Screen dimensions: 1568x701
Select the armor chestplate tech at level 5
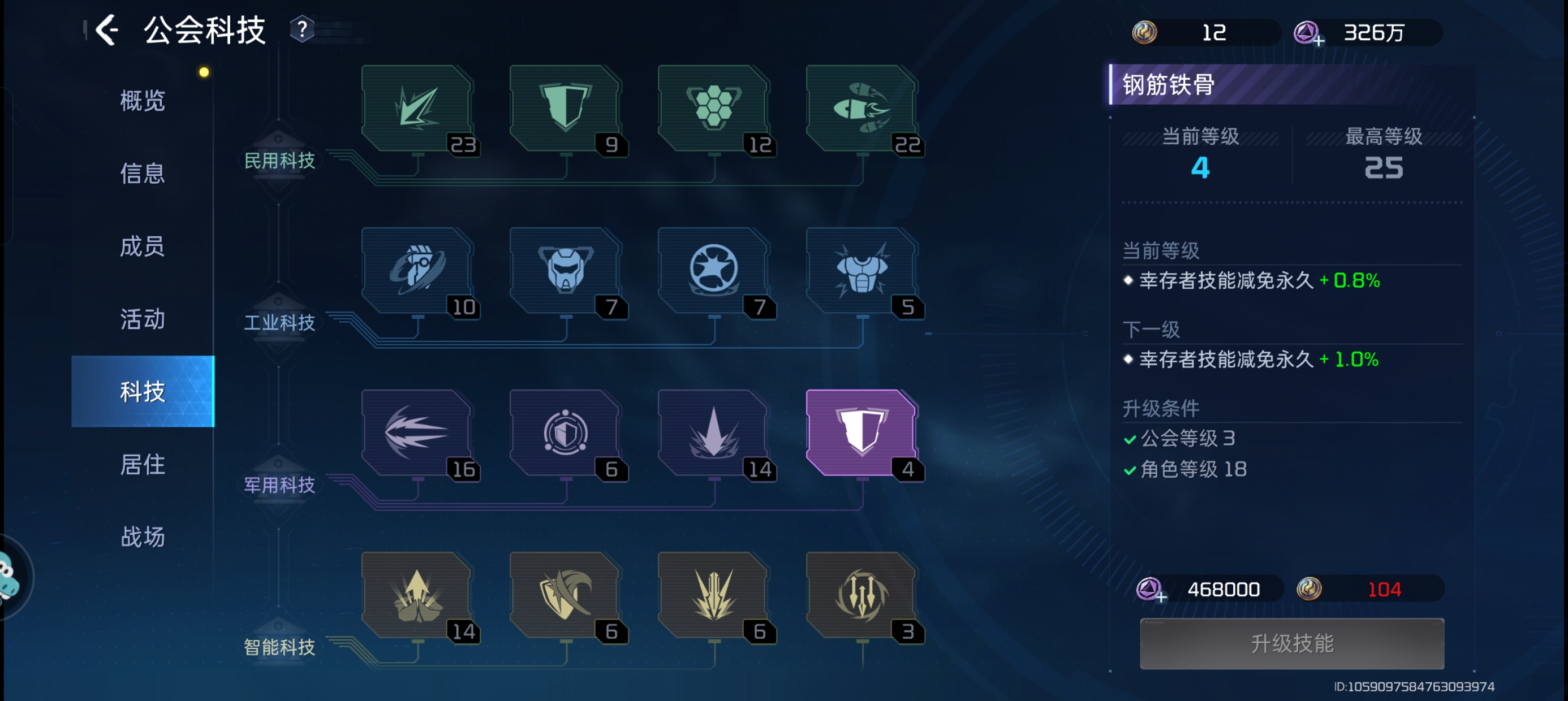(861, 270)
